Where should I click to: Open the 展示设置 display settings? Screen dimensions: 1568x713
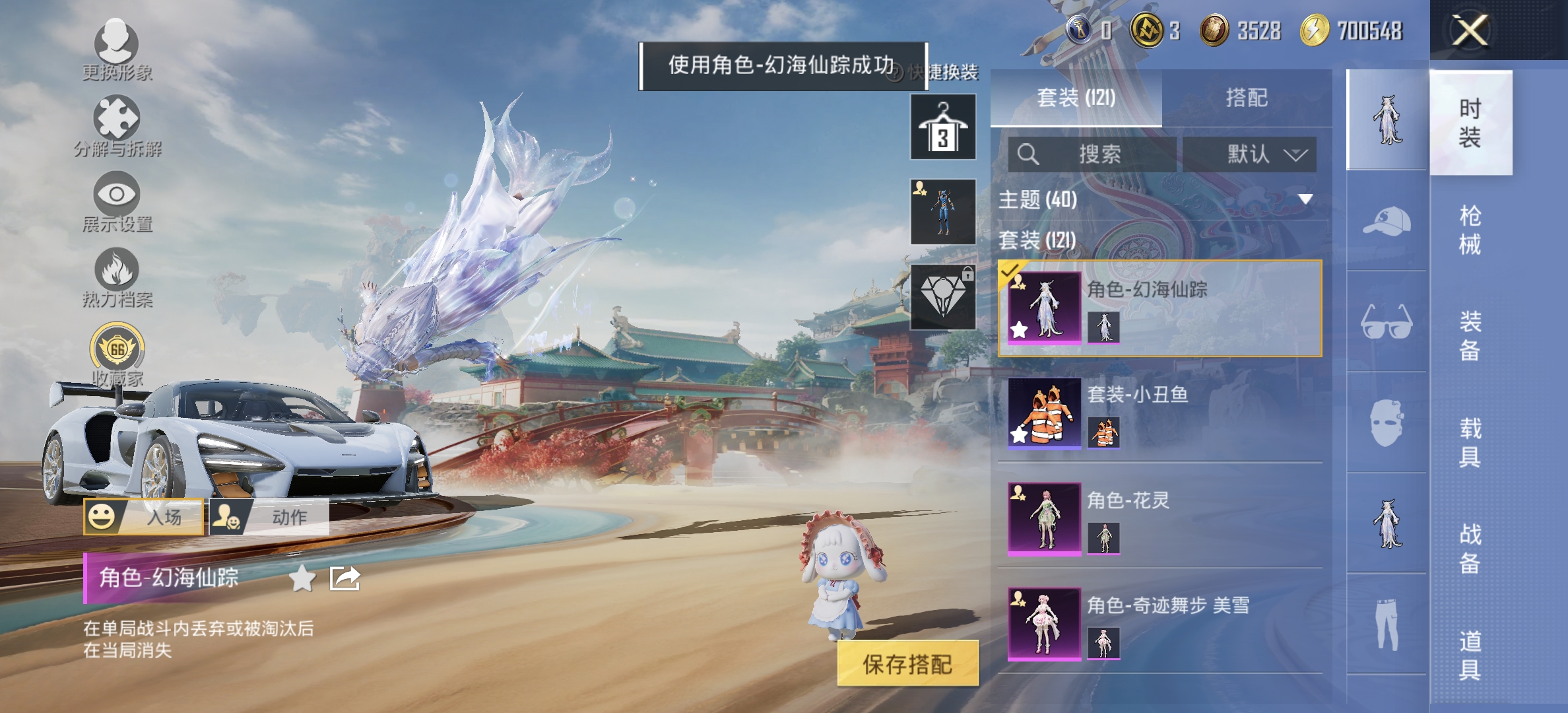point(115,201)
